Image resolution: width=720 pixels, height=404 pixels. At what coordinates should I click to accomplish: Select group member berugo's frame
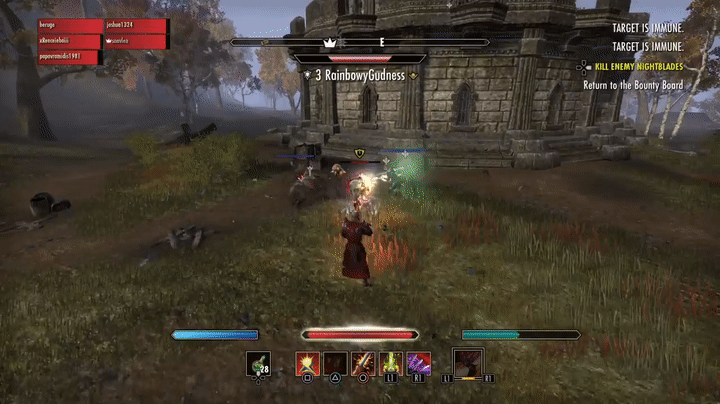coord(69,26)
